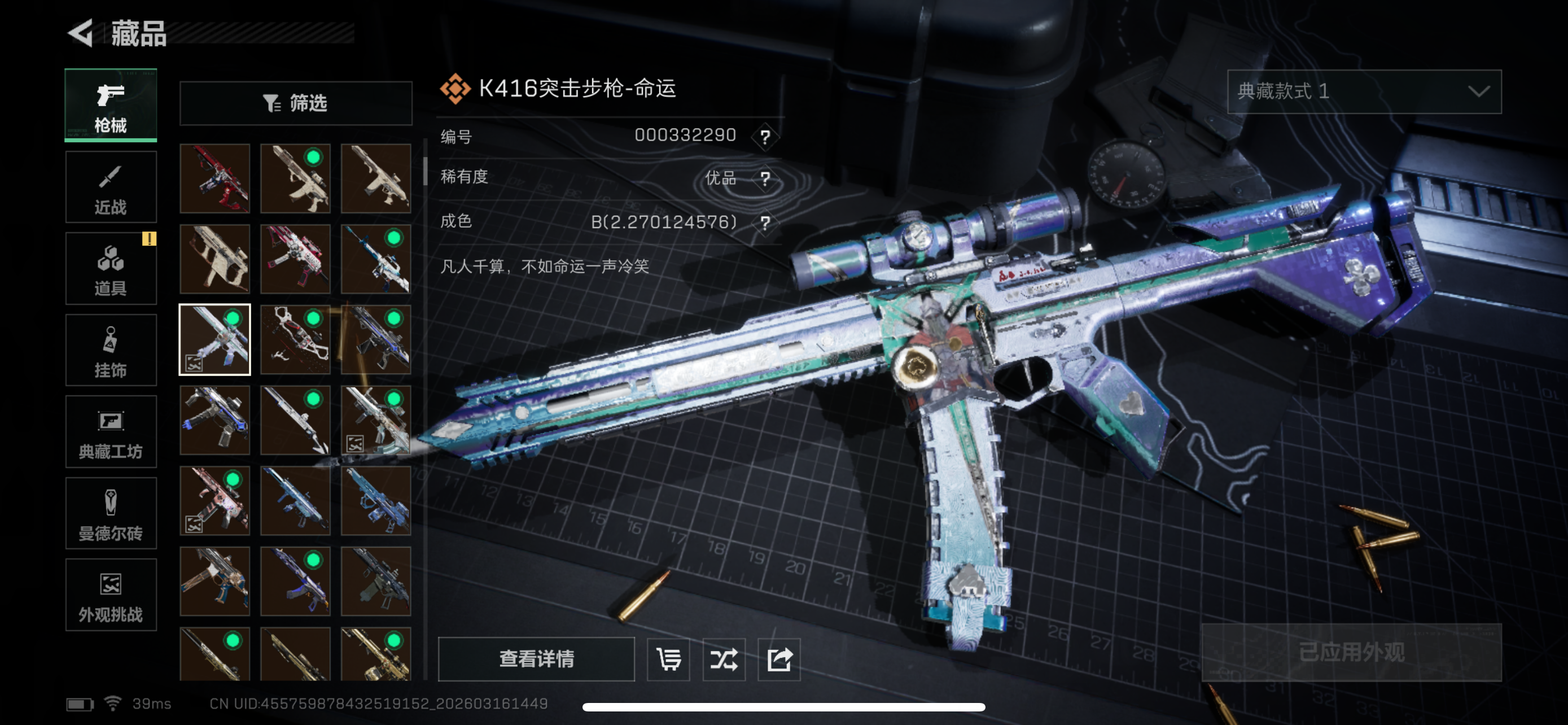
Task: Open the 外观挑战 appearance challenge tab
Action: tap(111, 595)
